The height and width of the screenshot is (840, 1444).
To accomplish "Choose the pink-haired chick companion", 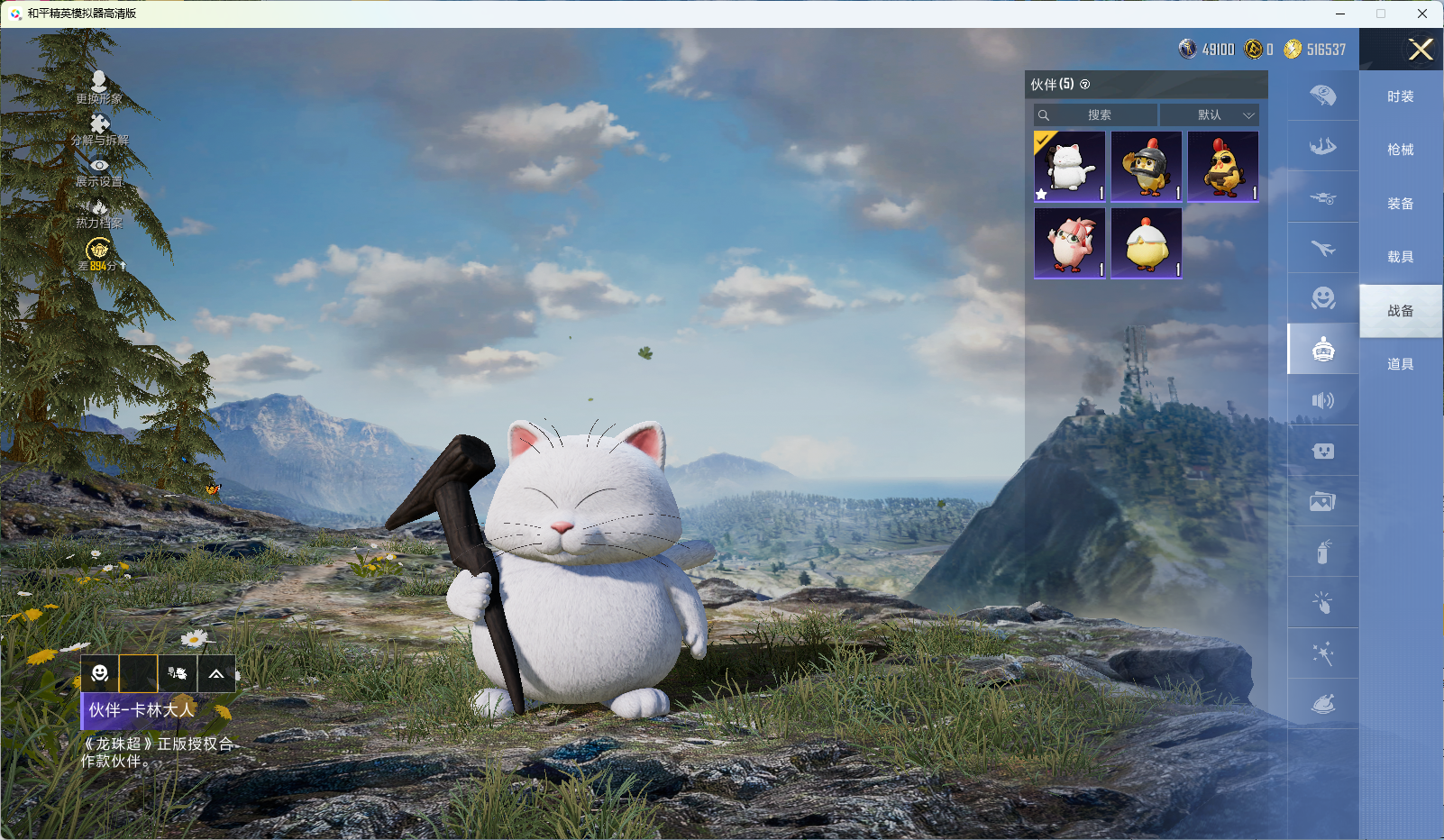I will (x=1070, y=243).
